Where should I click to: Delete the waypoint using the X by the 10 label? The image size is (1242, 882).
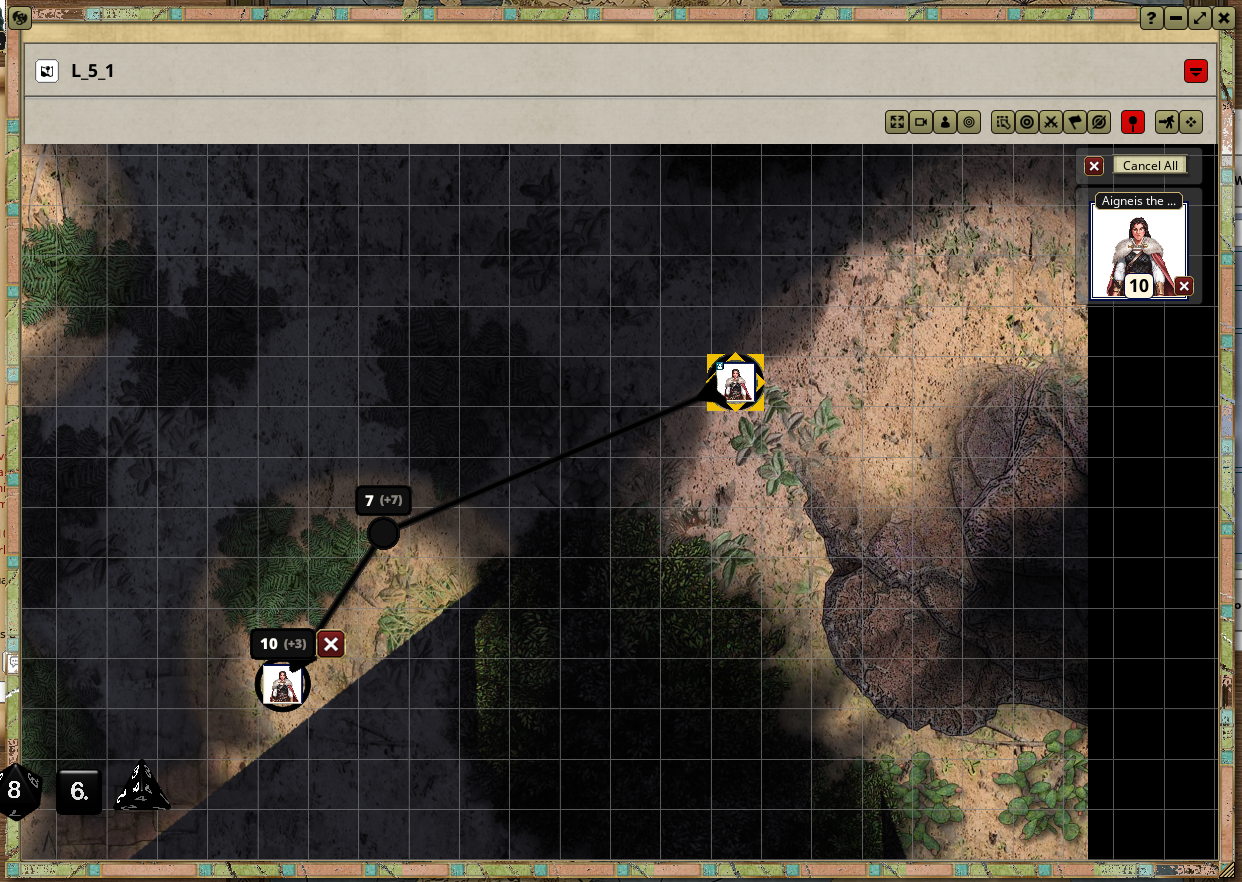coord(331,644)
